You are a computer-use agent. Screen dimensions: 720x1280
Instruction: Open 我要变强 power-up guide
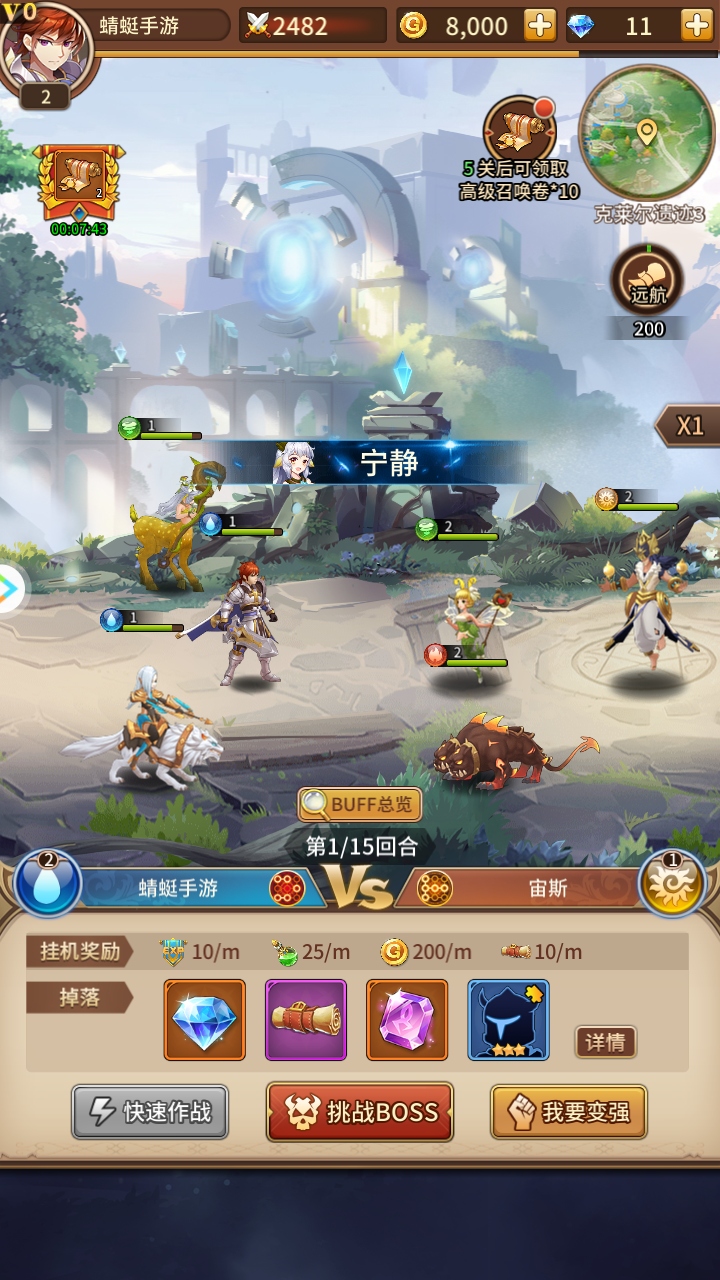click(x=568, y=1112)
